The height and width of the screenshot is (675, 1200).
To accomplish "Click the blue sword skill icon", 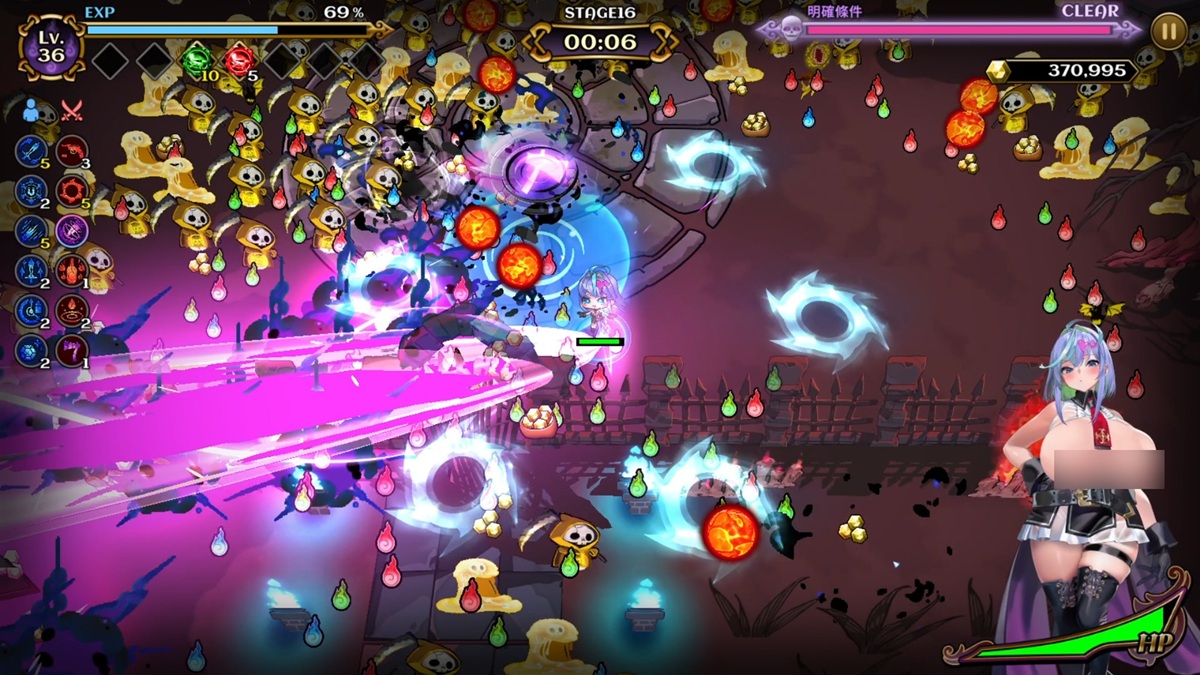I will [31, 151].
